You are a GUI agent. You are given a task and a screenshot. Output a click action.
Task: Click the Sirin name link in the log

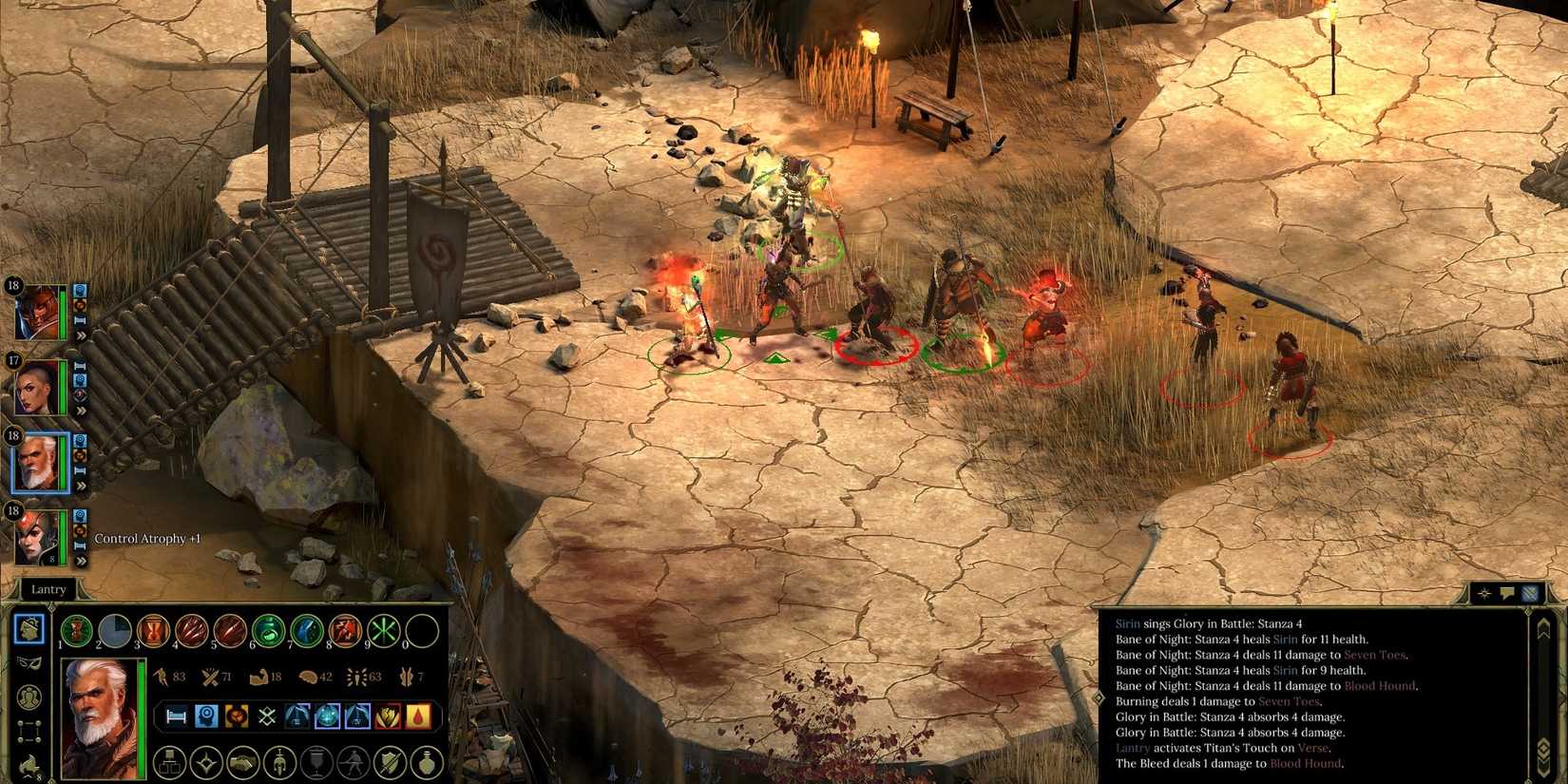click(x=1127, y=624)
